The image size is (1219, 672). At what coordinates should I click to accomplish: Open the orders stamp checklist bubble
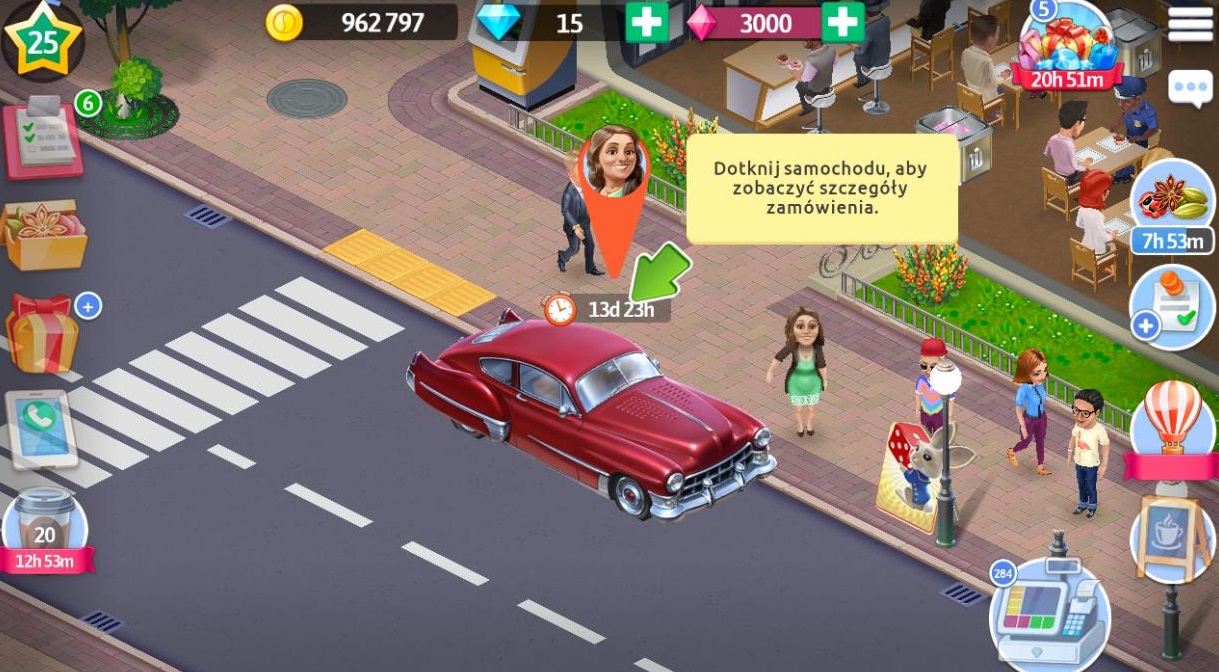1172,307
